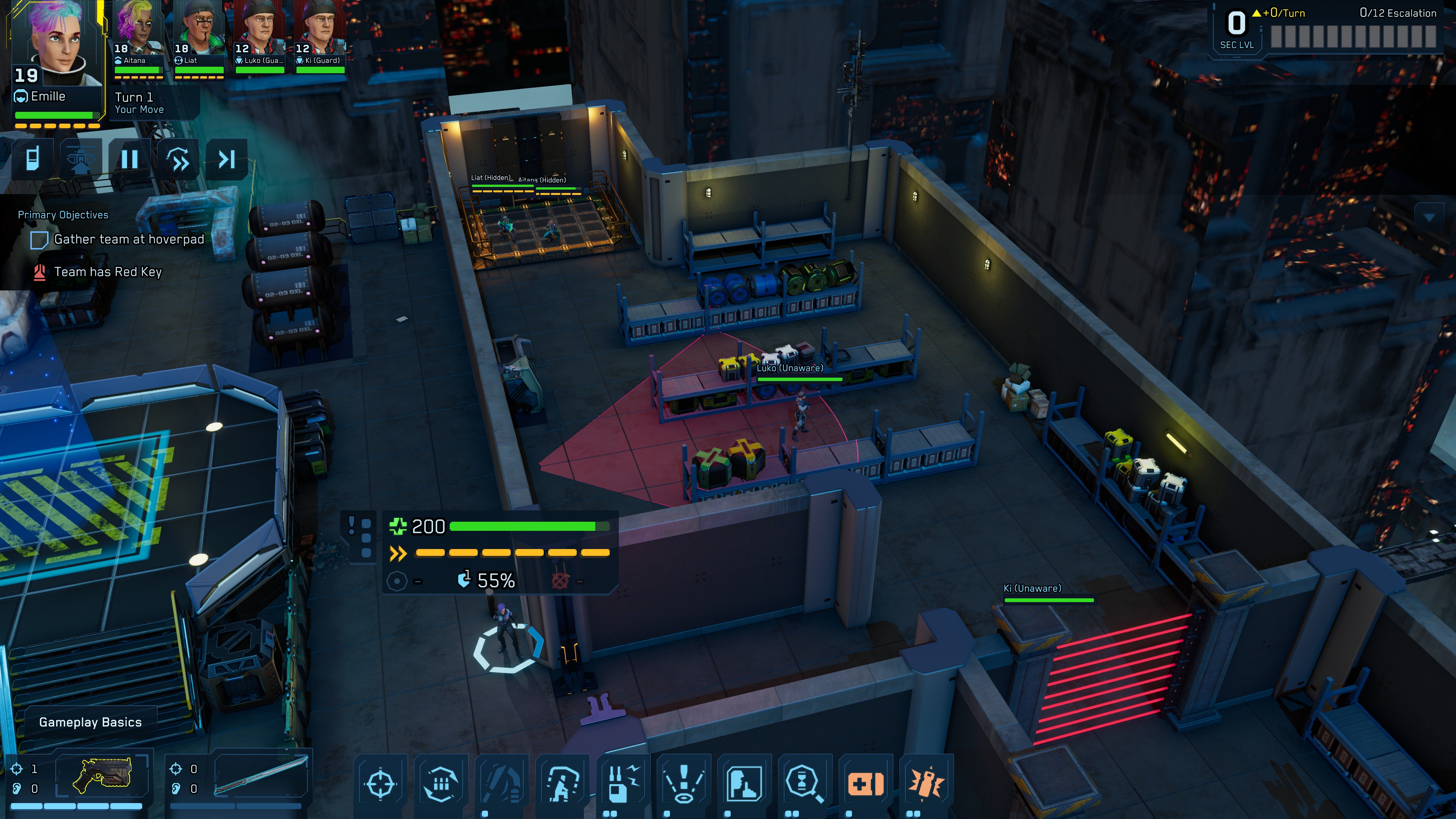Trigger the exclamation mark distraction ability
Image resolution: width=1456 pixels, height=819 pixels.
pyautogui.click(x=683, y=783)
